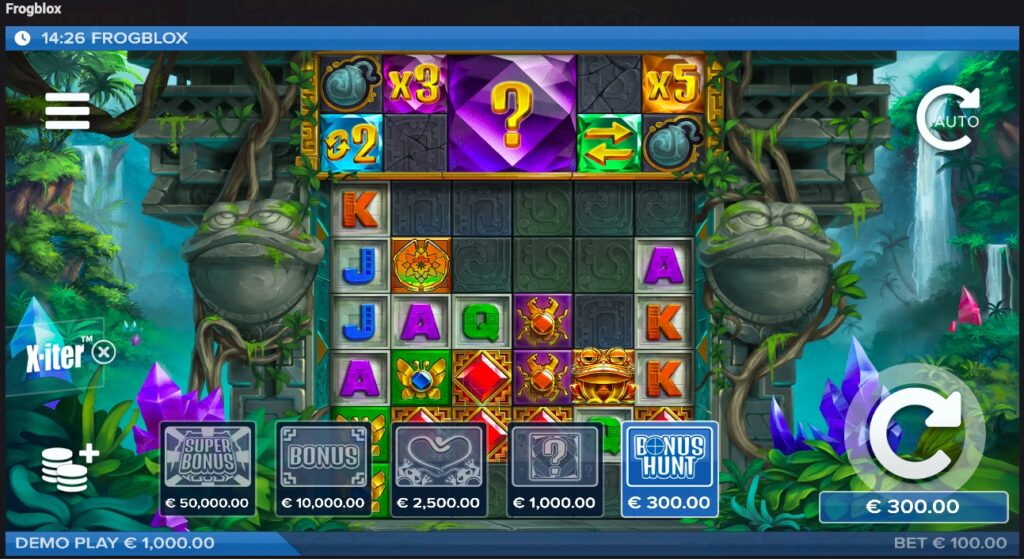Buy the Super Bonus for € 50,000.00

tap(207, 468)
